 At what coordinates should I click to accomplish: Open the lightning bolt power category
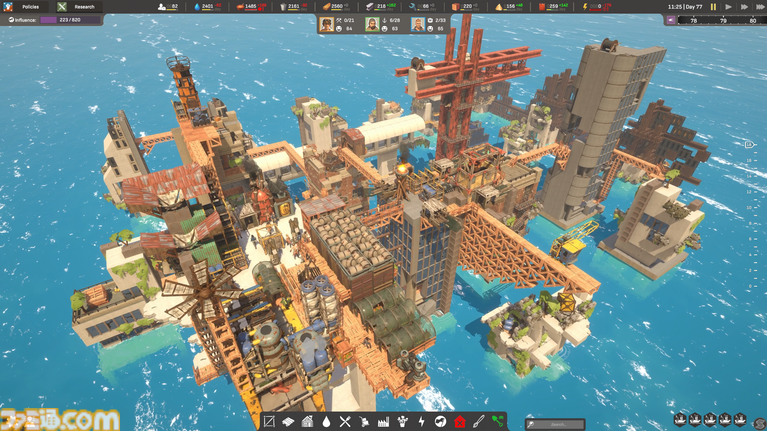point(421,422)
